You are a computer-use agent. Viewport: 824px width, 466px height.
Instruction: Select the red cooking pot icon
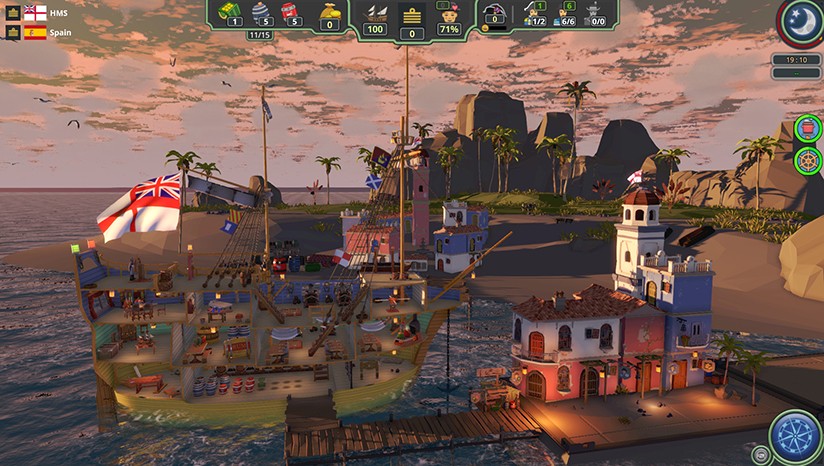(x=808, y=128)
